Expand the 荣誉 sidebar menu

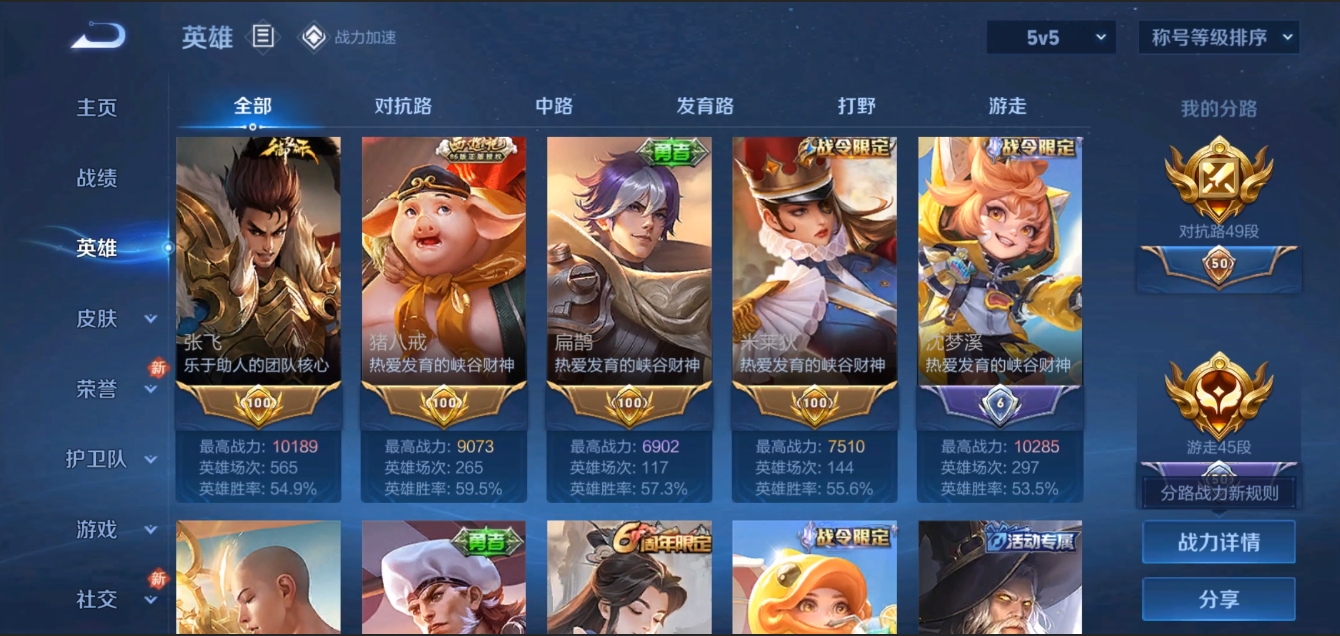click(x=110, y=389)
